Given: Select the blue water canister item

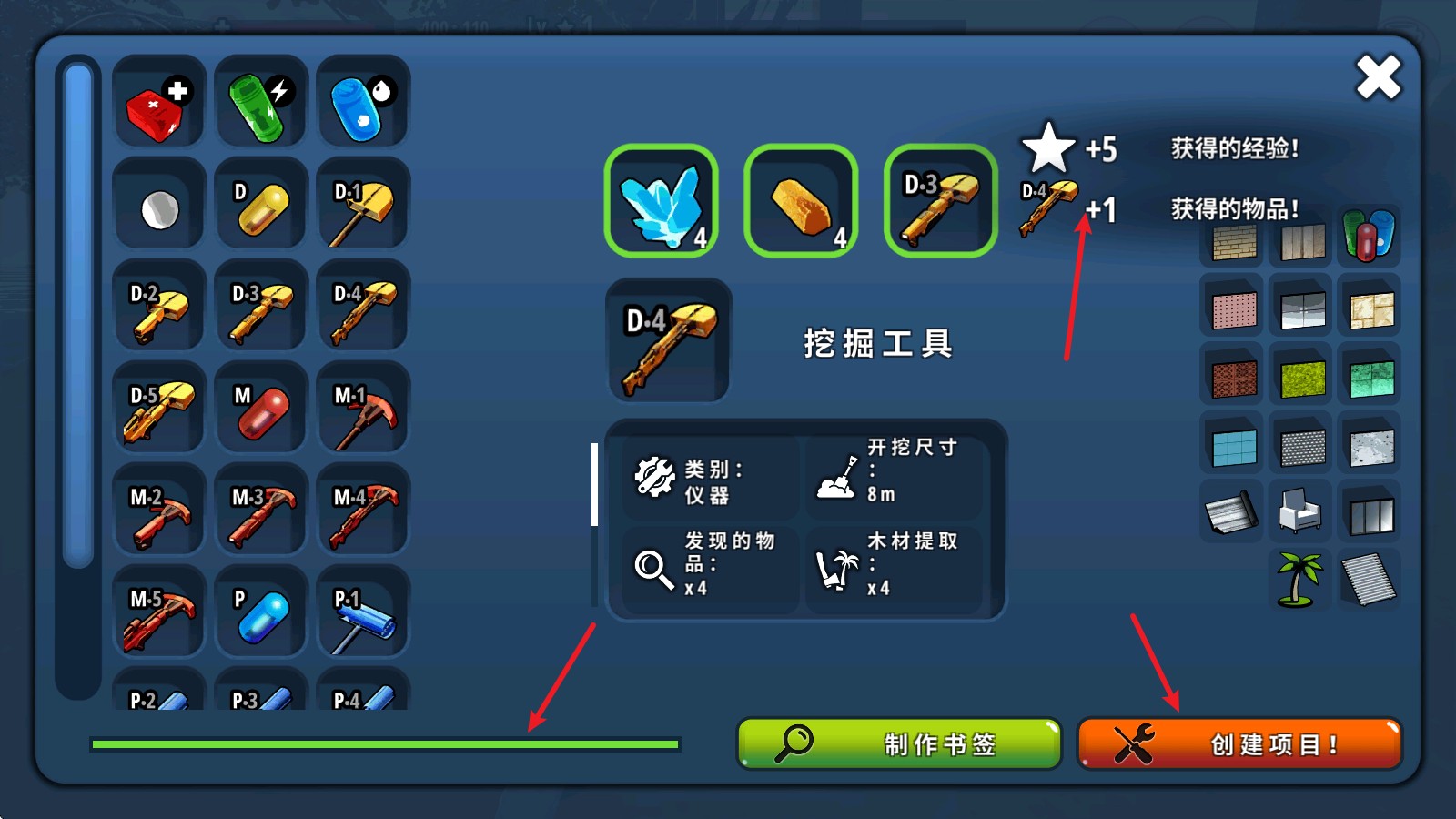Looking at the screenshot, I should point(362,100).
